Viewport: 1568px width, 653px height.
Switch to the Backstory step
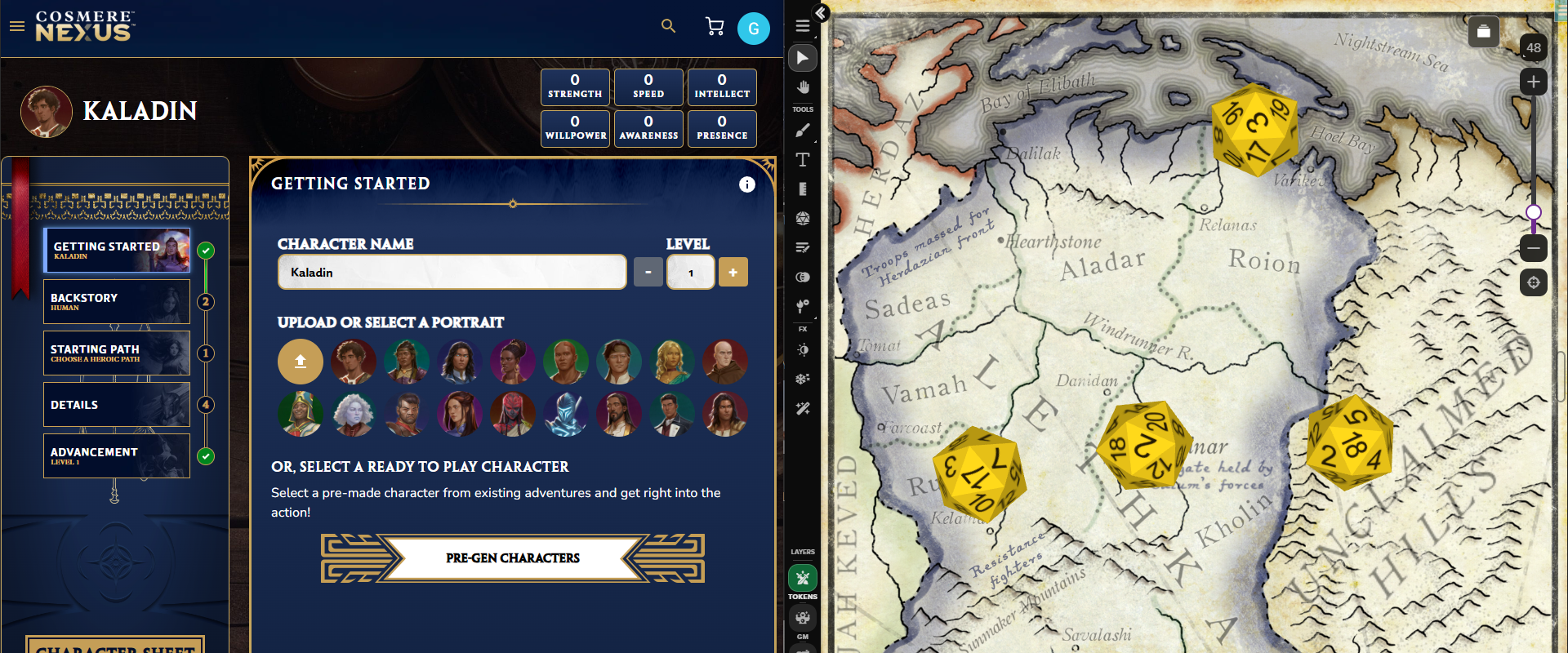tap(116, 301)
